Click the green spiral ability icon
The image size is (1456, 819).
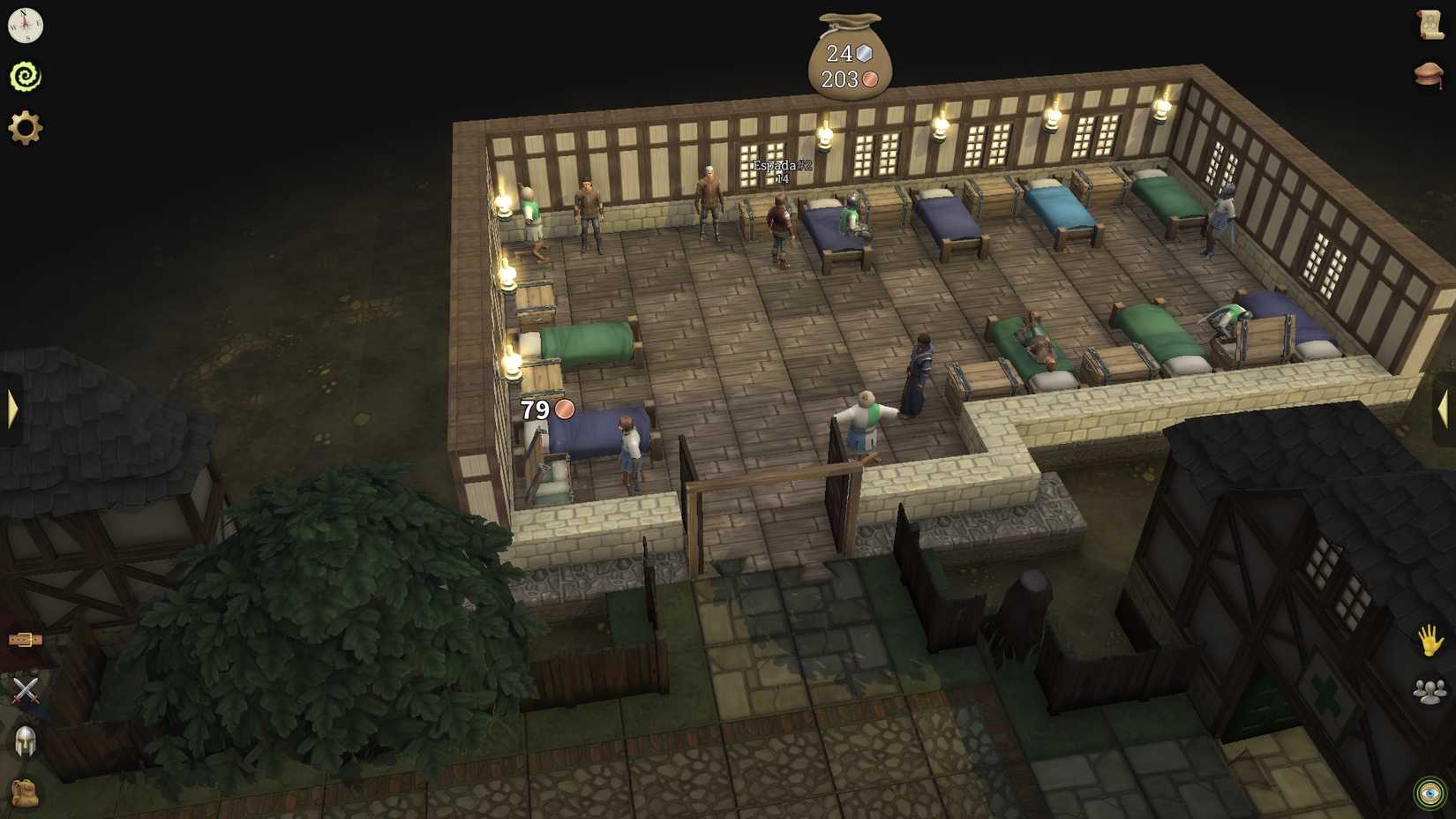[x=26, y=76]
